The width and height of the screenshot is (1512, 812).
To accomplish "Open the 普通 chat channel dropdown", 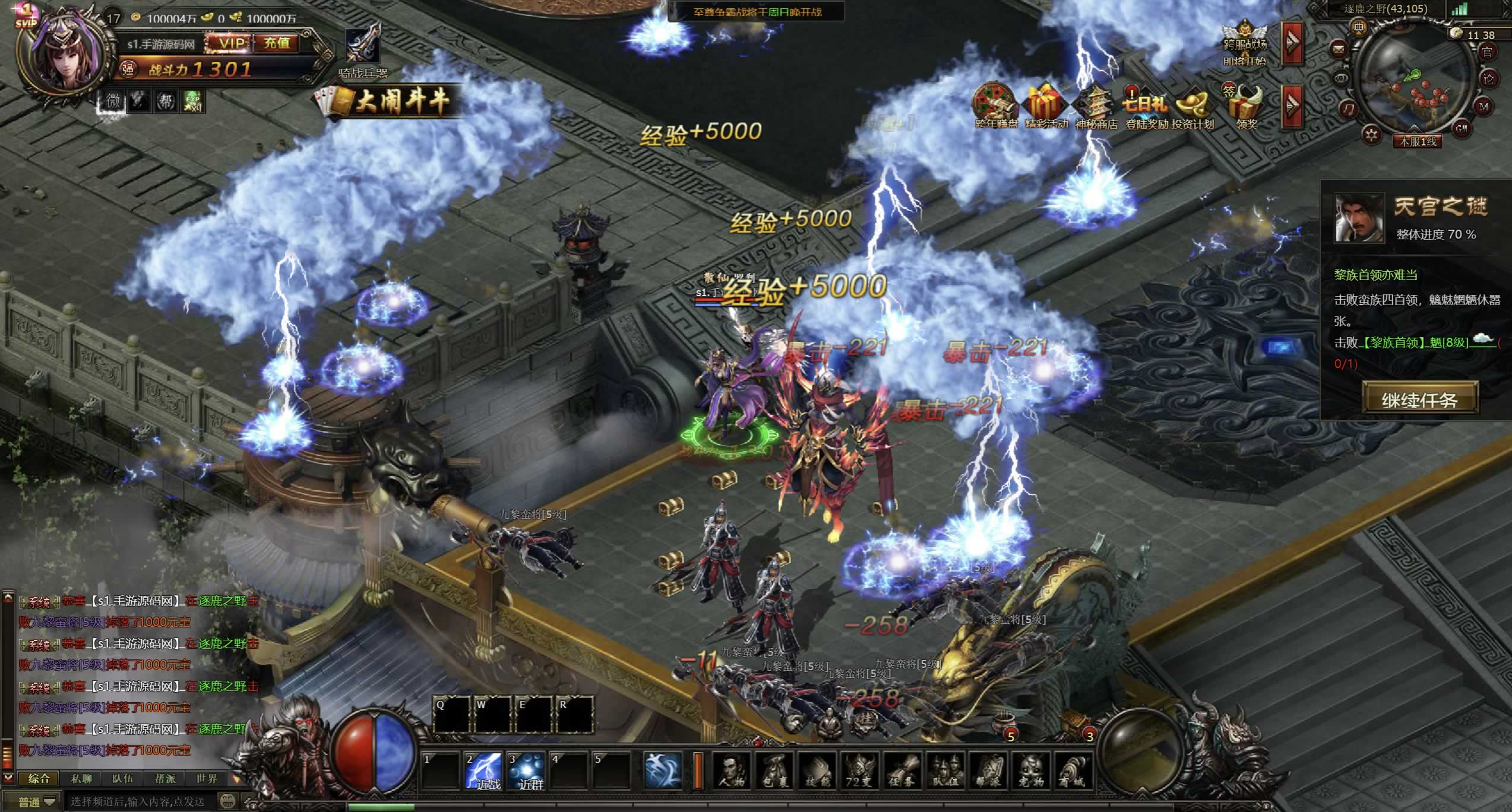I will click(37, 802).
